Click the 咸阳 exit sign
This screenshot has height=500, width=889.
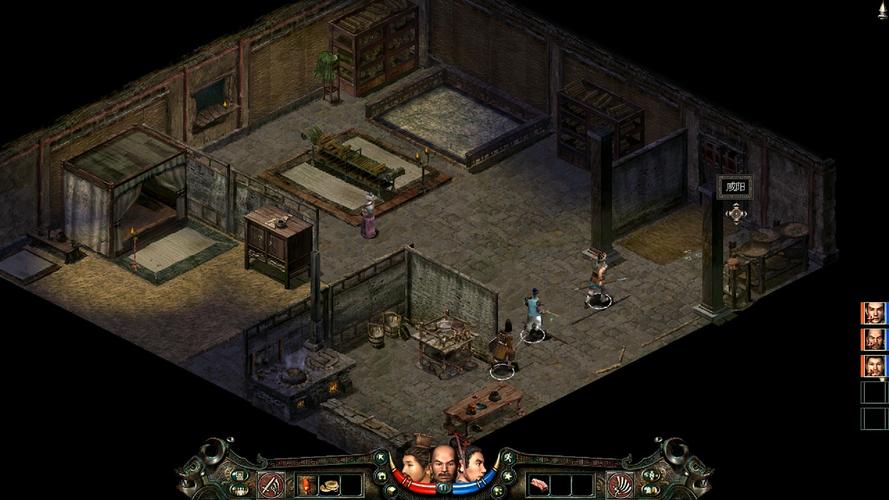click(x=735, y=188)
